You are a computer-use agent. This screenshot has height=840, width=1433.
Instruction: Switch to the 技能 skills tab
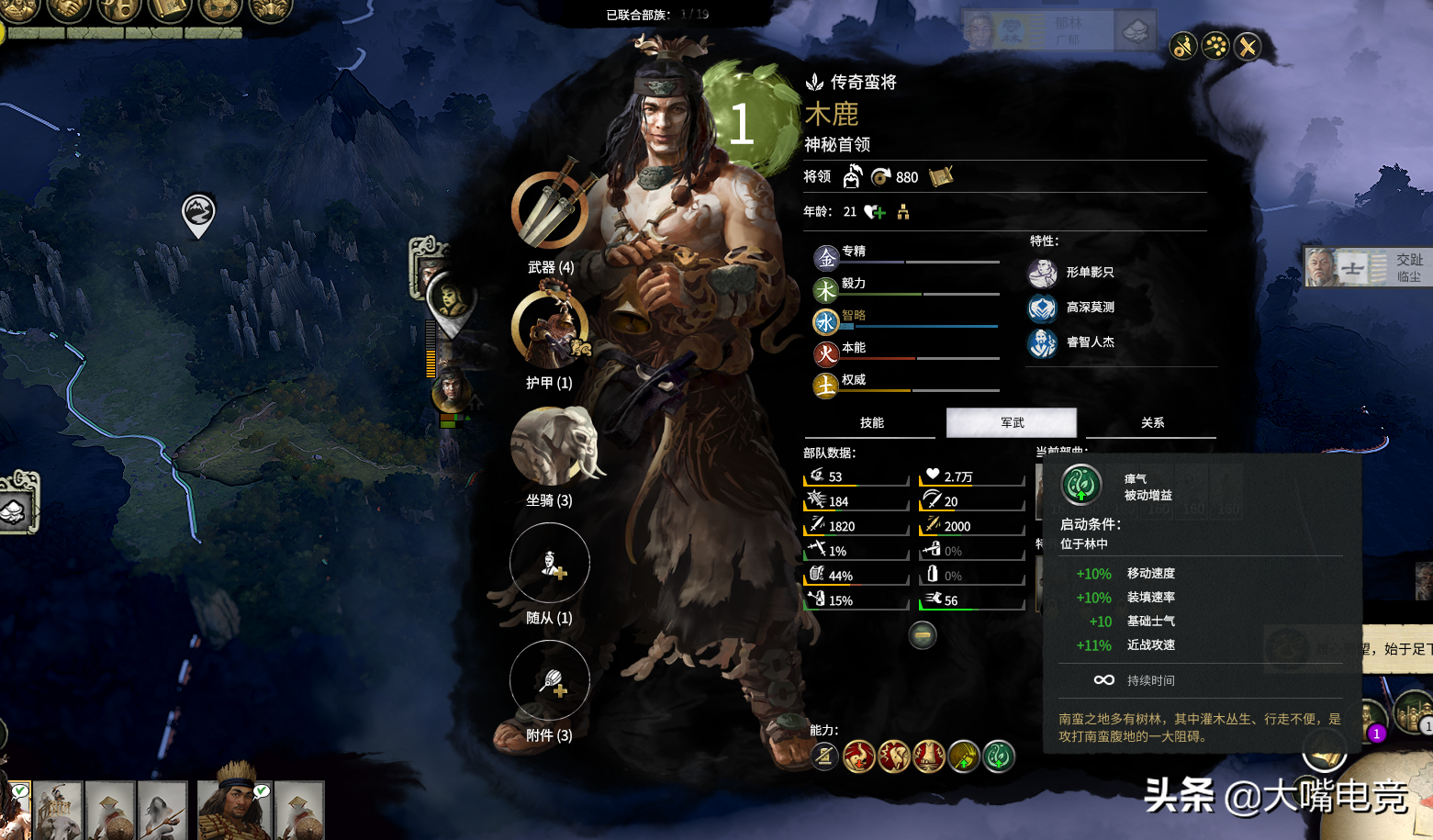click(x=872, y=423)
